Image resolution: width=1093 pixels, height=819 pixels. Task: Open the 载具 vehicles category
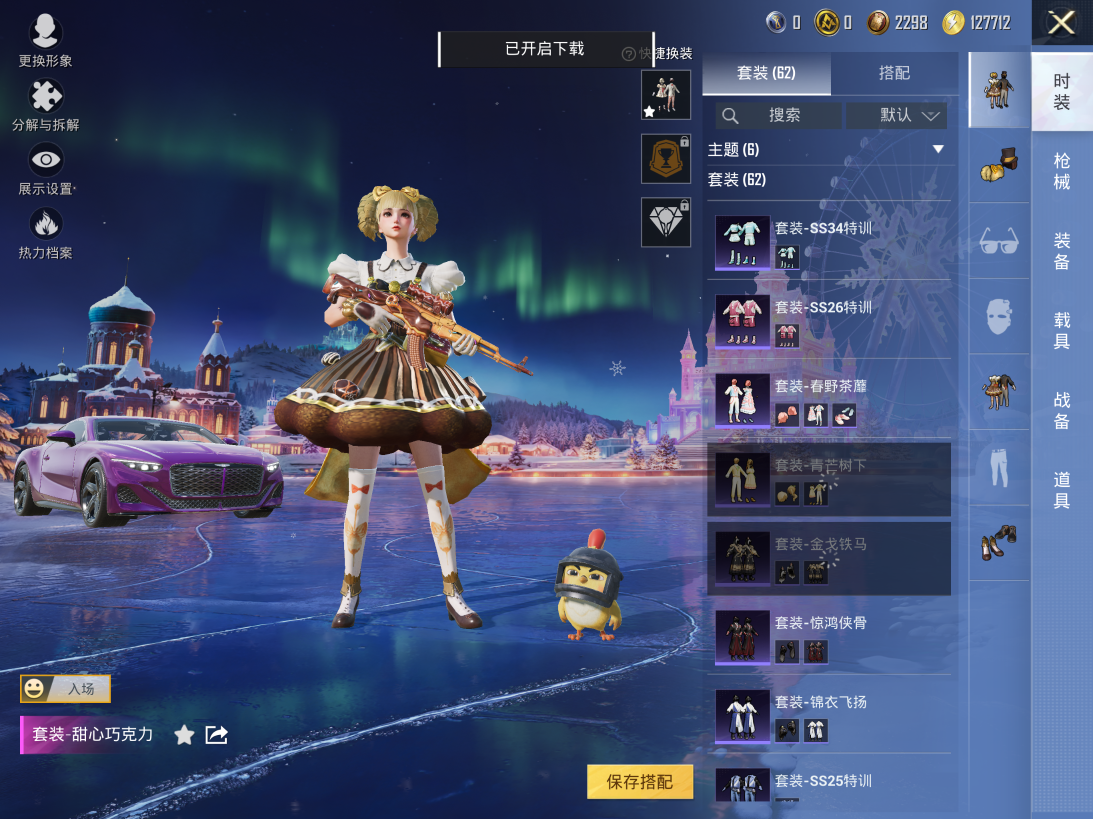(1062, 330)
